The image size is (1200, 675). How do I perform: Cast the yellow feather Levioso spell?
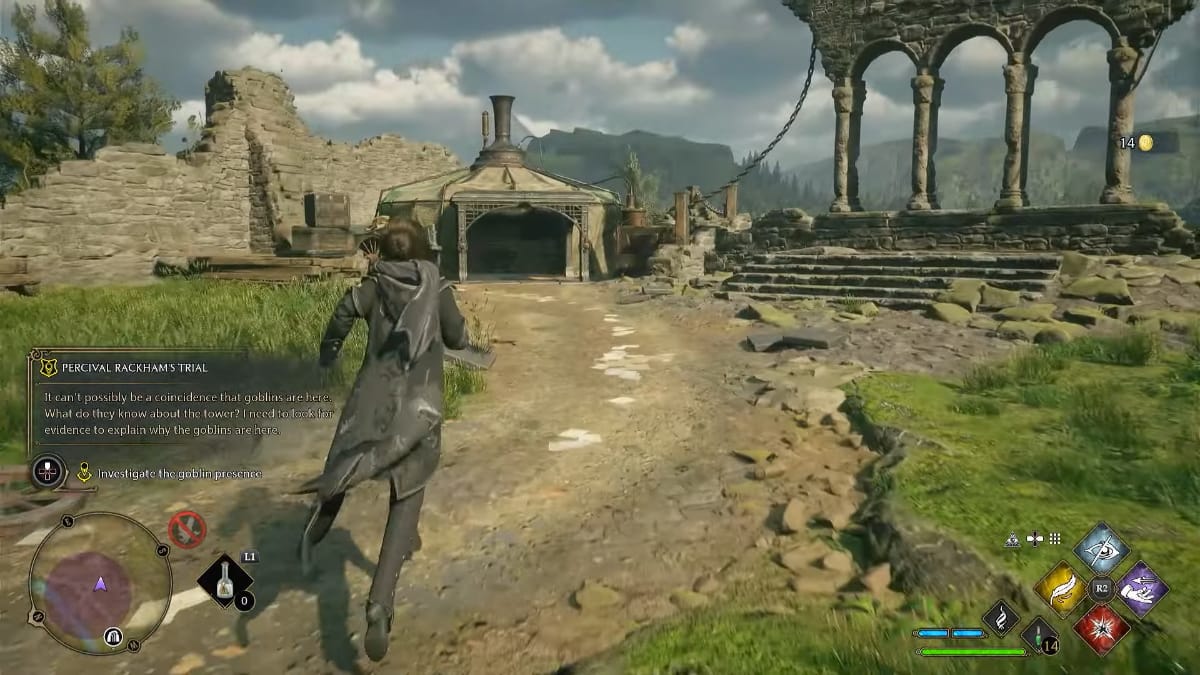[1060, 589]
